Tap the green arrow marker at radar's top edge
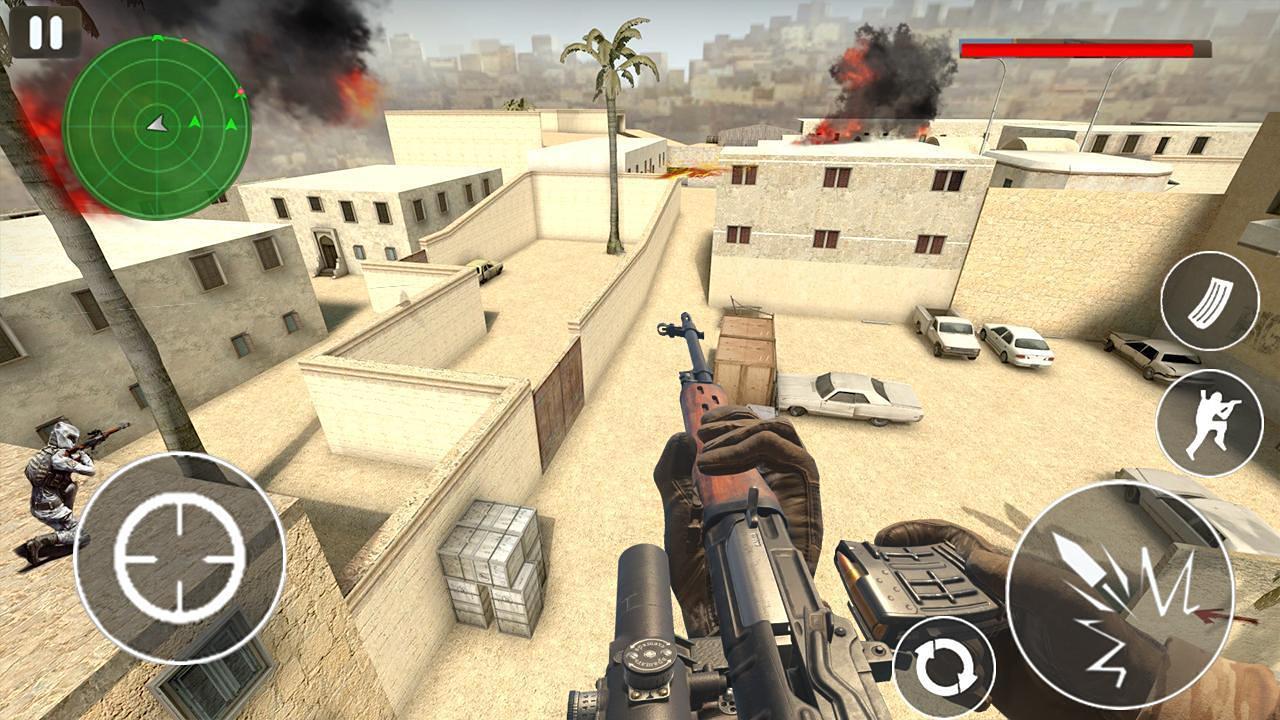The image size is (1280, 720). pos(158,37)
